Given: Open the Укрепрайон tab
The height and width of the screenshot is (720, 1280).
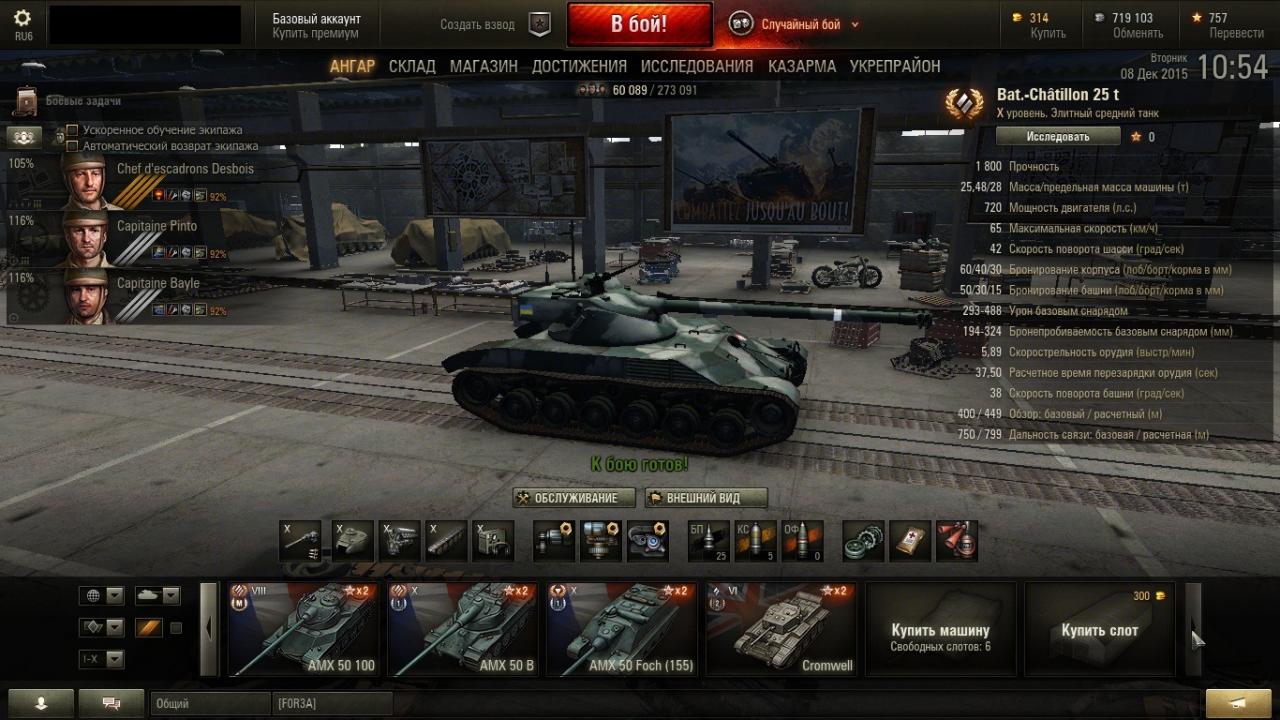Looking at the screenshot, I should point(895,66).
